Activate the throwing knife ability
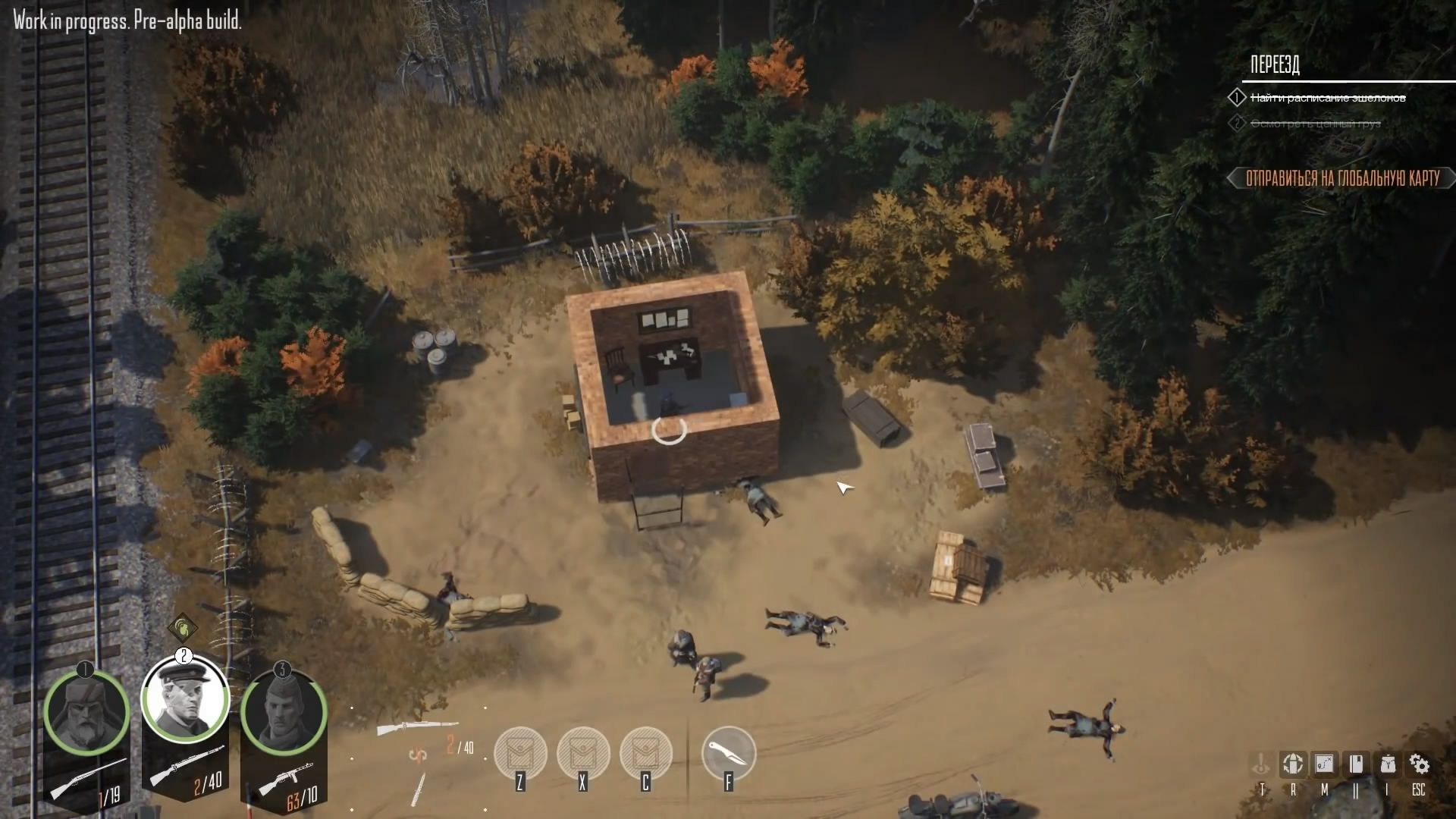This screenshot has width=1456, height=819. click(729, 752)
